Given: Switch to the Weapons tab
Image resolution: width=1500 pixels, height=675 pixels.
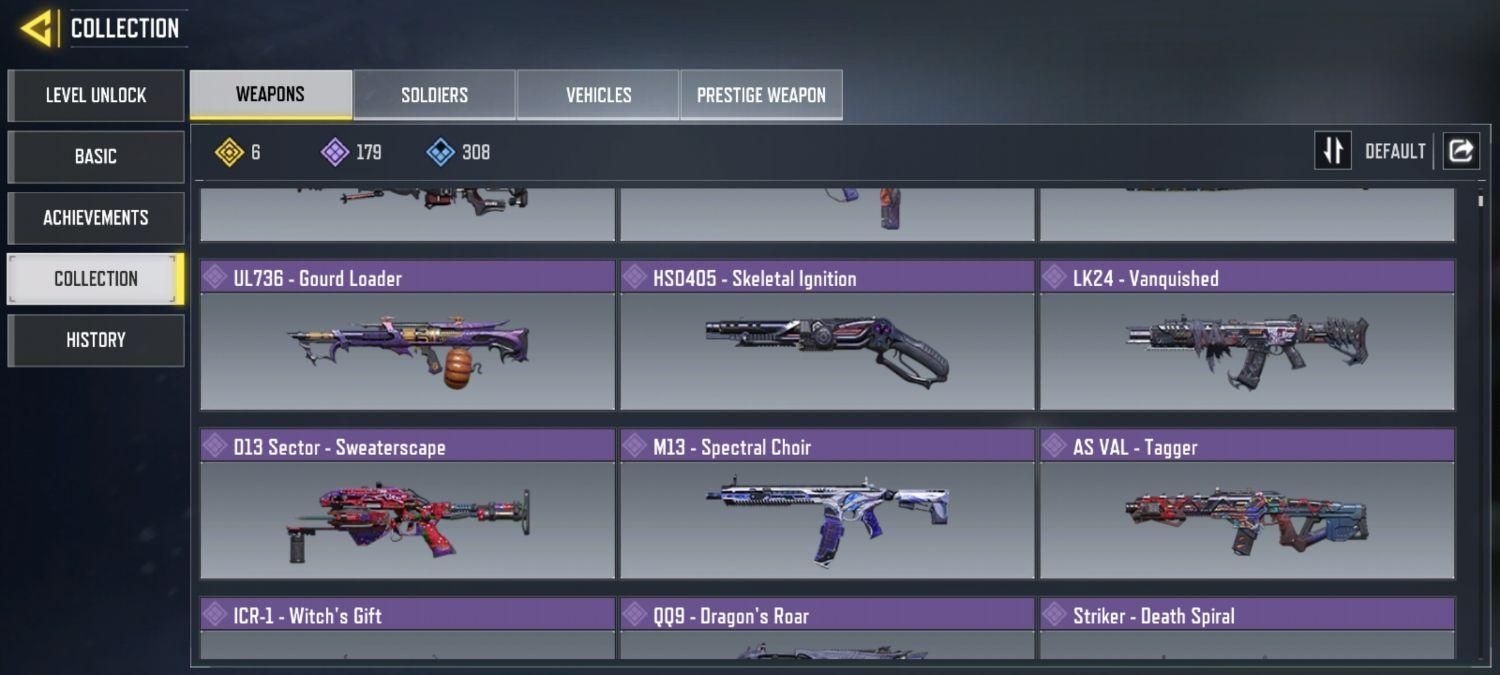Looking at the screenshot, I should click(270, 95).
